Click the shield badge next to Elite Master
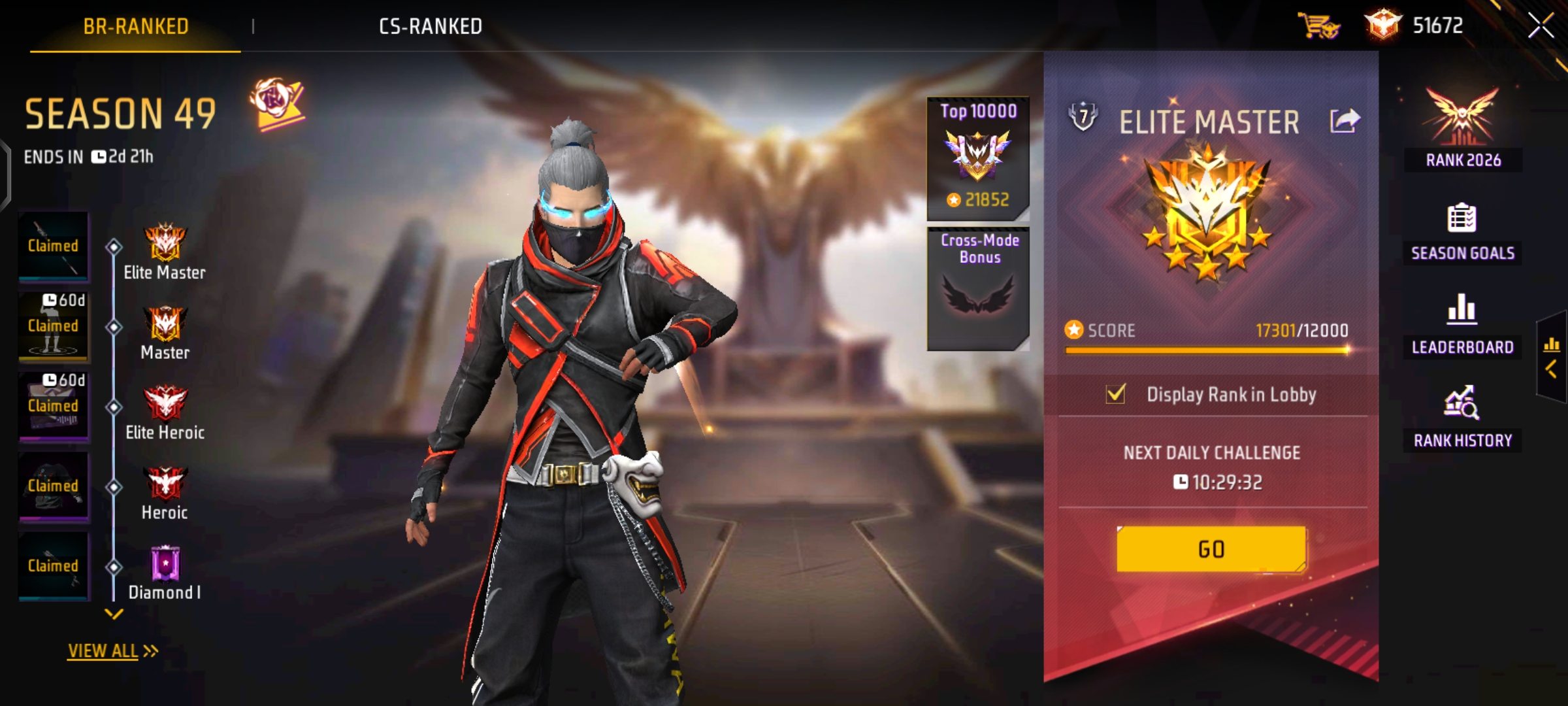Image resolution: width=1568 pixels, height=706 pixels. click(1083, 118)
